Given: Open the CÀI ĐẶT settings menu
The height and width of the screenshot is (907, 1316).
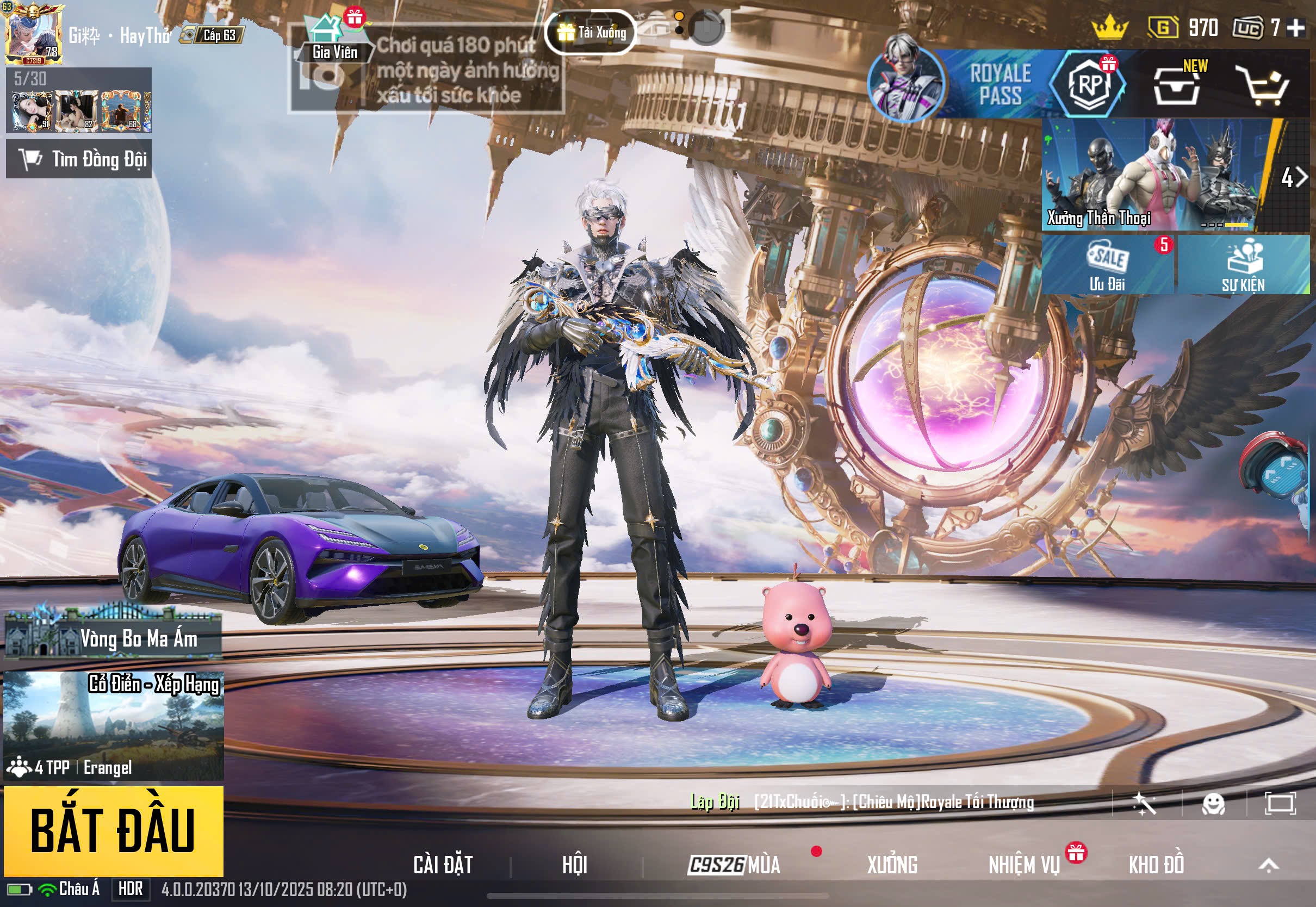Looking at the screenshot, I should 443,865.
